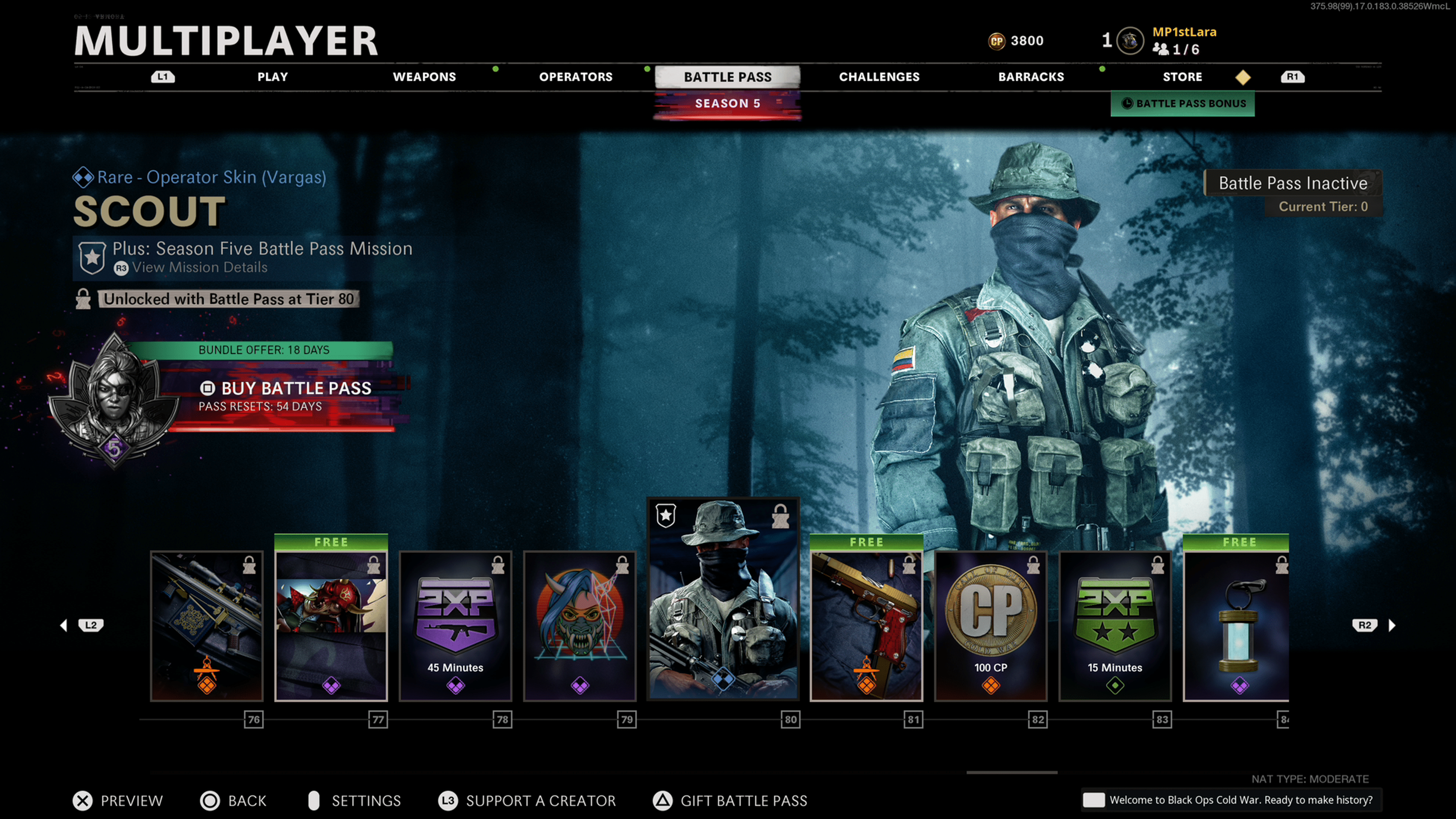Image resolution: width=1456 pixels, height=819 pixels.
Task: Open the Barracks tab
Action: pyautogui.click(x=1031, y=77)
